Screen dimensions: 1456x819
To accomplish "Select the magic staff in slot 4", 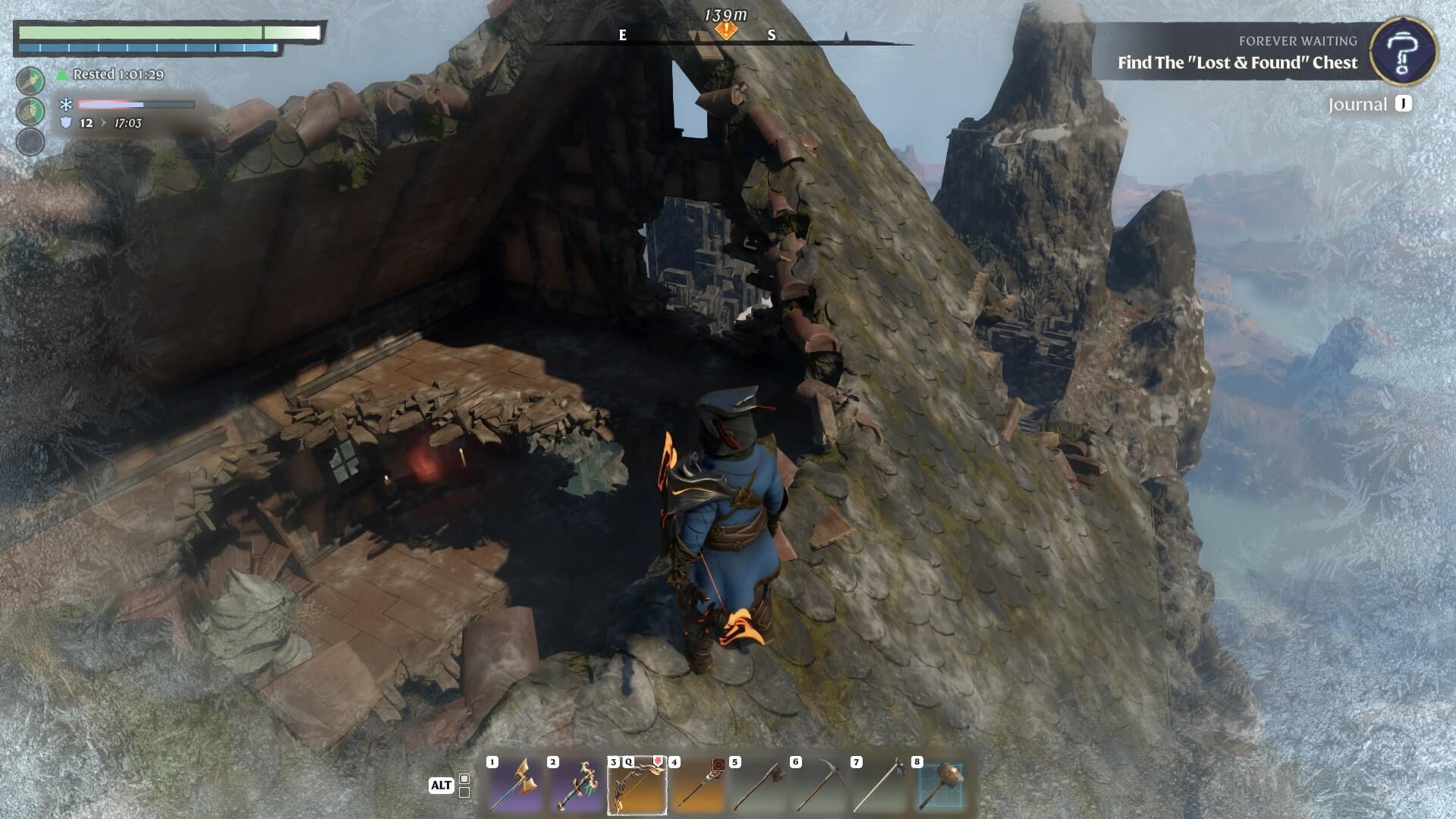I will click(697, 786).
